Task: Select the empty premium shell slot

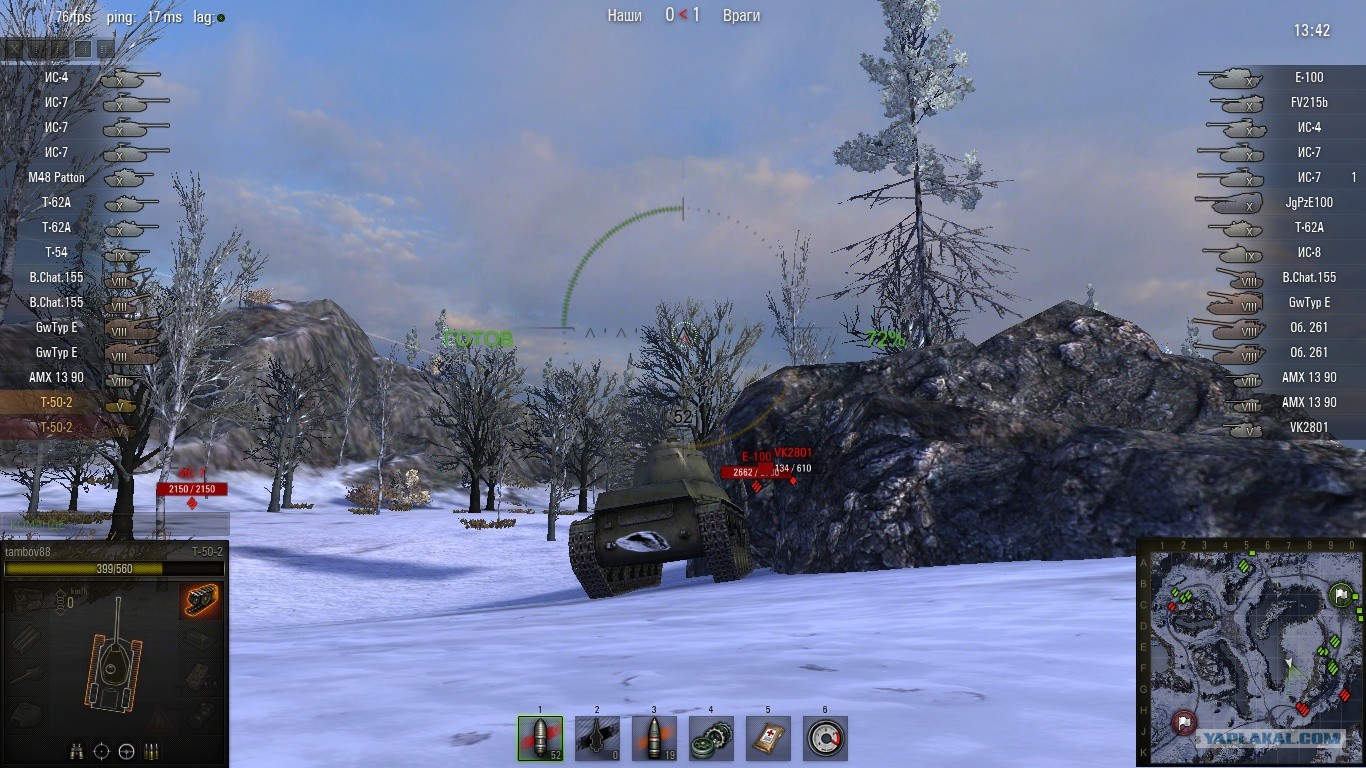Action: (x=597, y=738)
